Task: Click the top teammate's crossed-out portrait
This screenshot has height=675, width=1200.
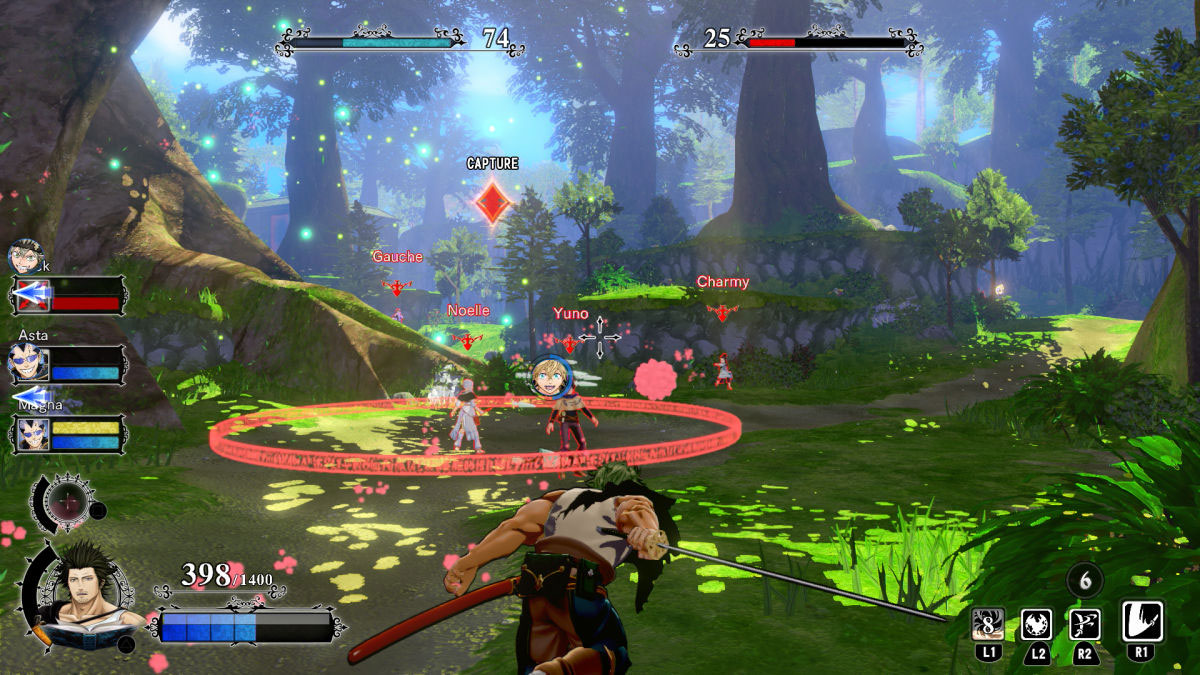Action: coord(28,258)
